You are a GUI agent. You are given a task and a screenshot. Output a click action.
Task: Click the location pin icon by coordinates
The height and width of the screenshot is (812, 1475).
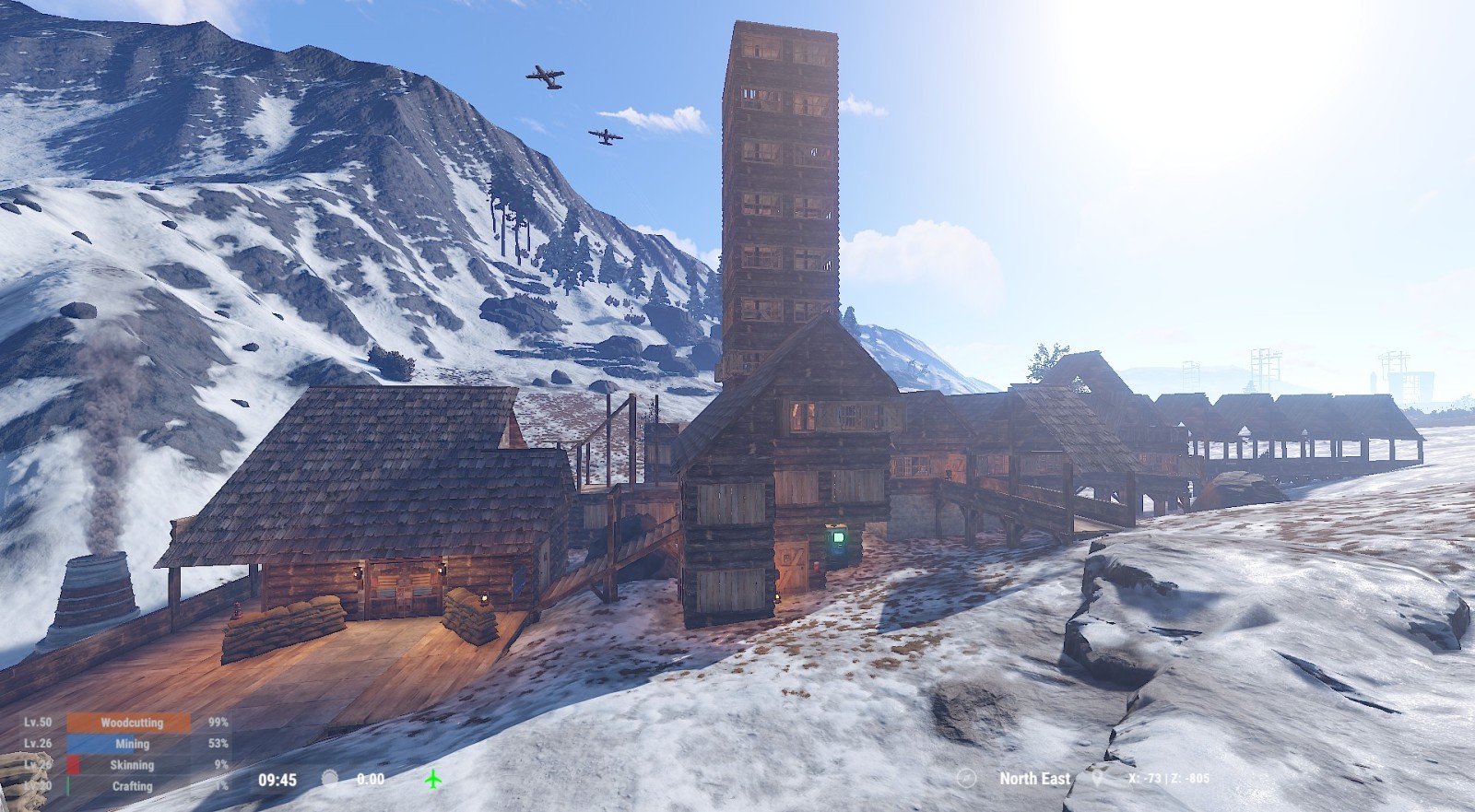1097,779
